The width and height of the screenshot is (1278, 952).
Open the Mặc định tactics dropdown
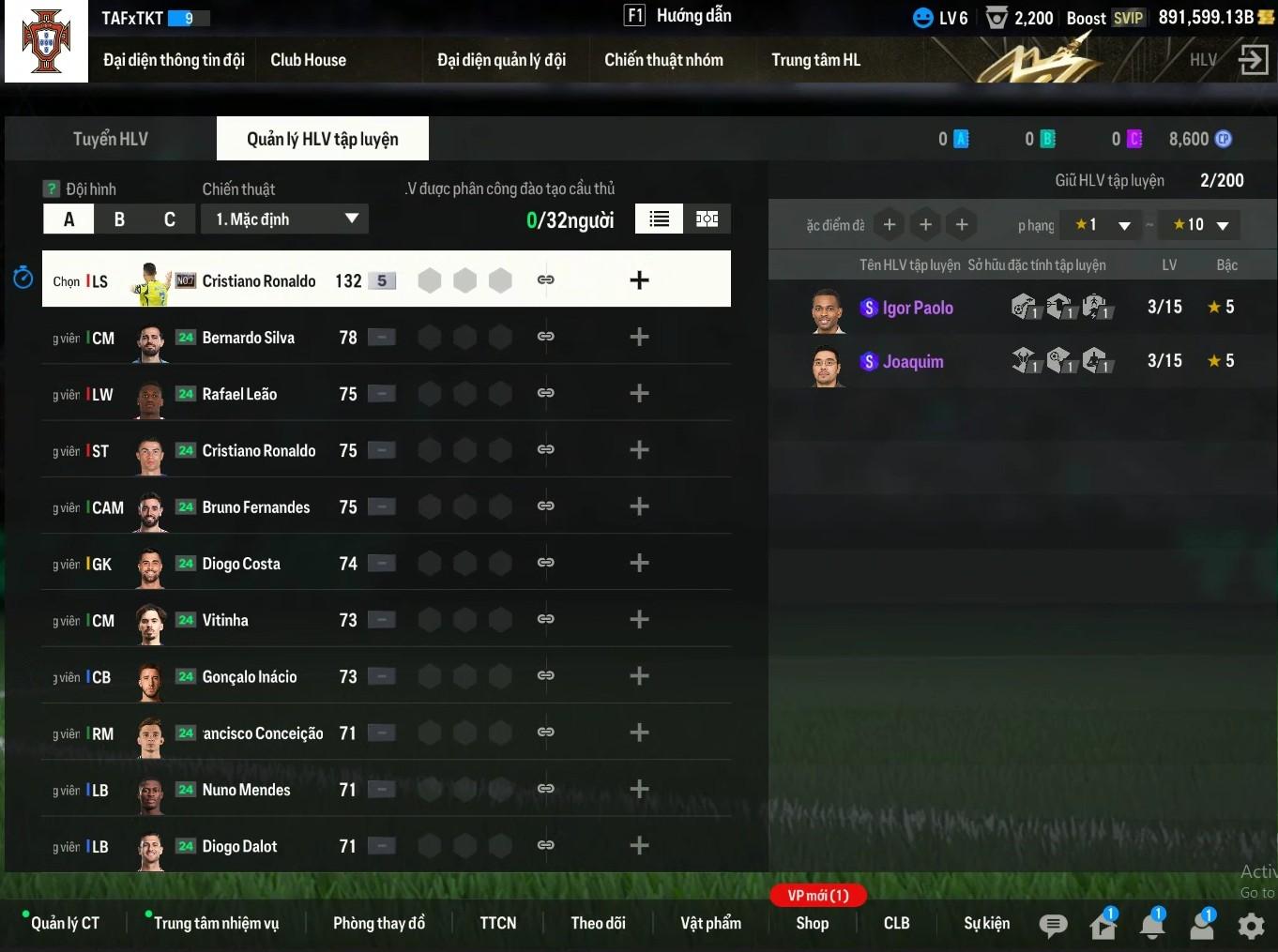coord(284,219)
